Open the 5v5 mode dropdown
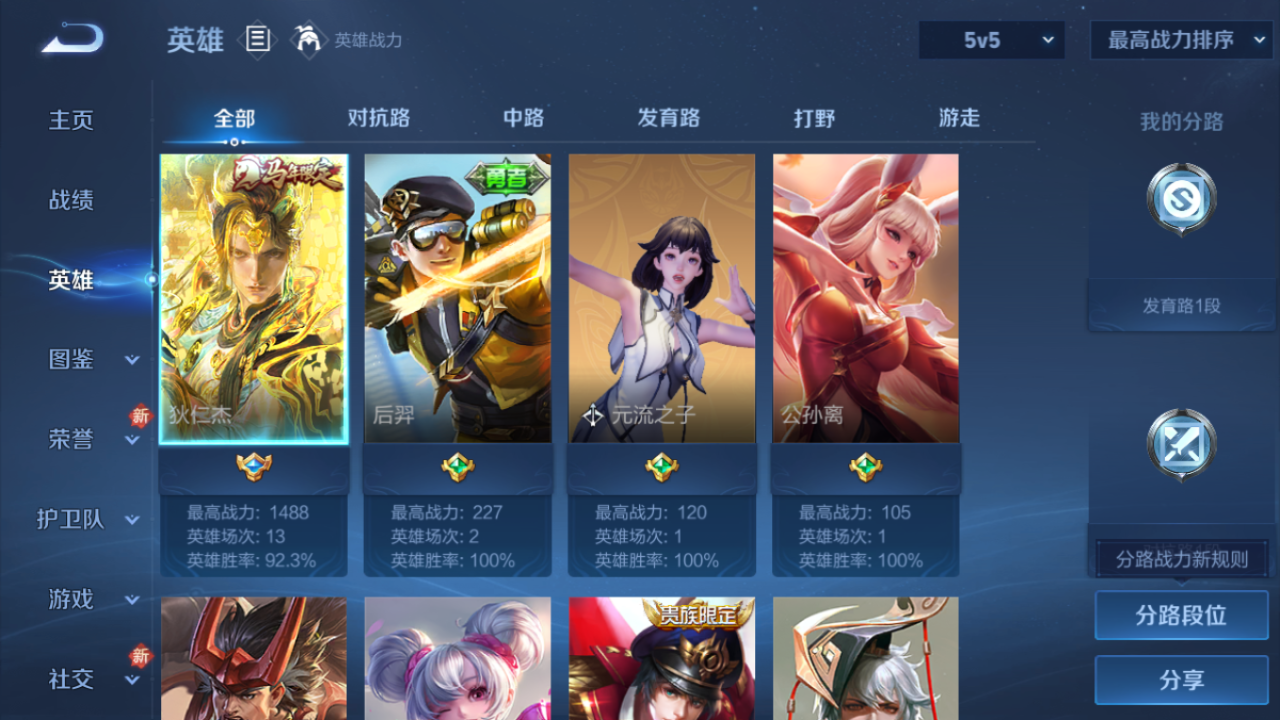 (x=990, y=40)
